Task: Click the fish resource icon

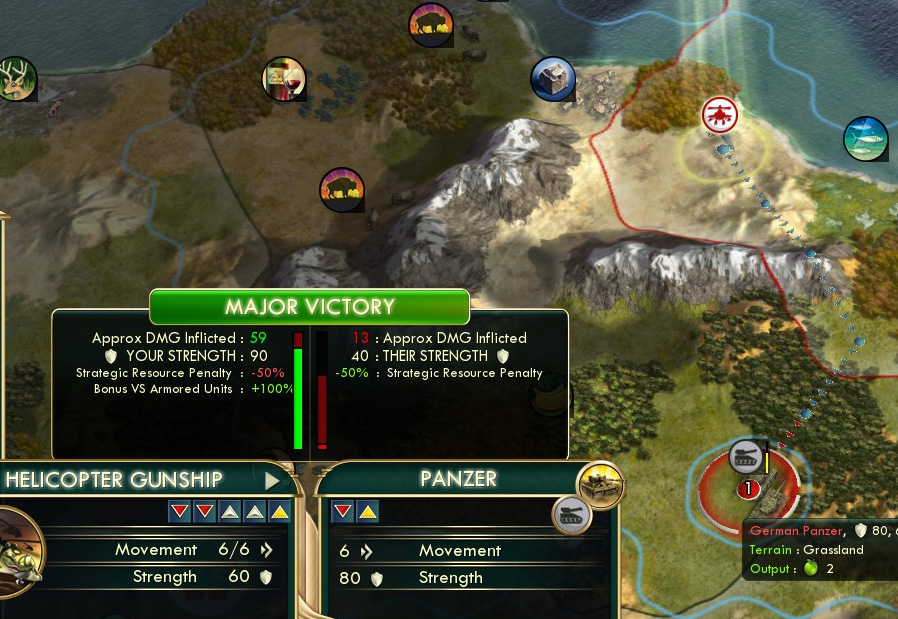Action: point(865,138)
